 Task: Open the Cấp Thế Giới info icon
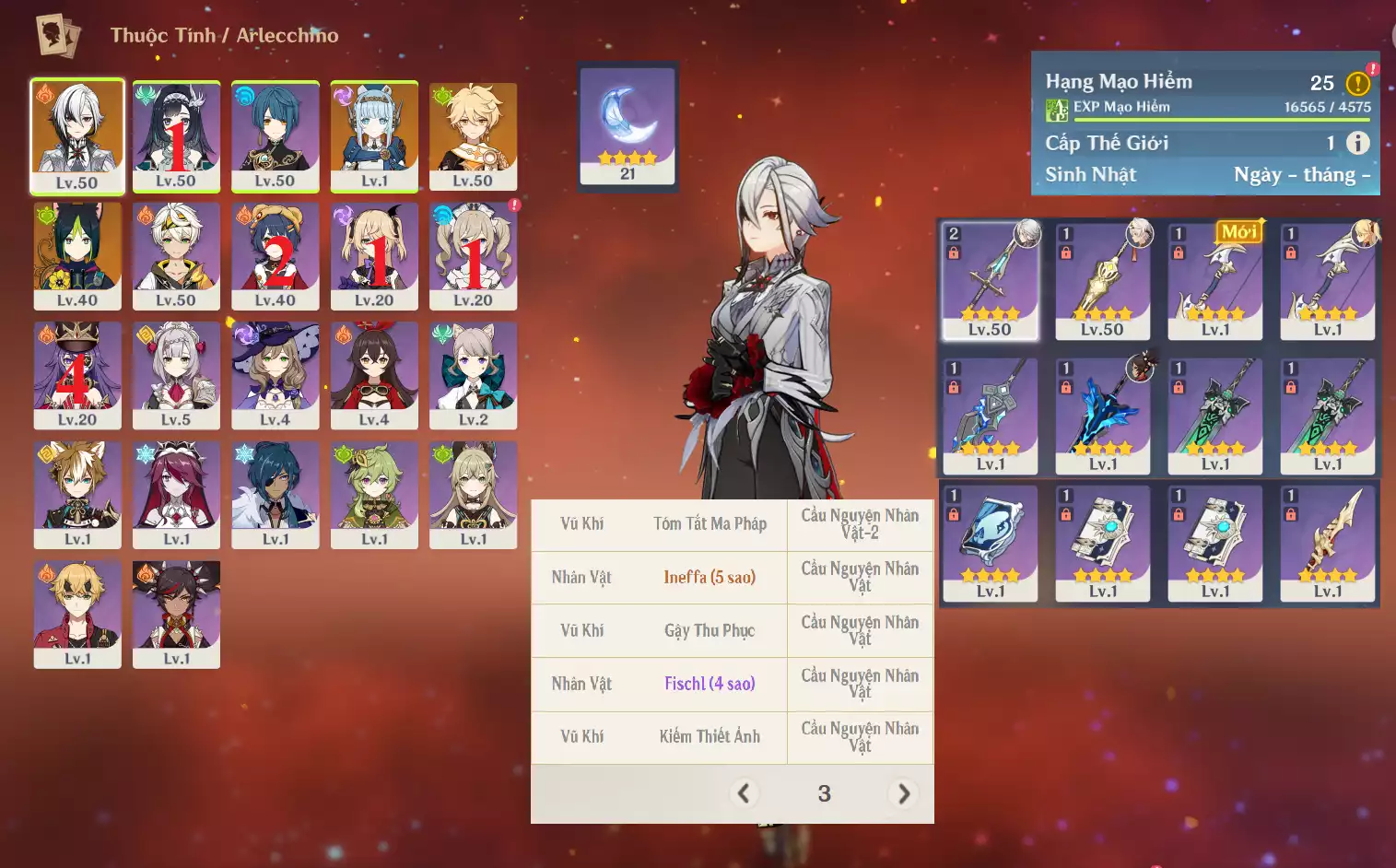tap(1357, 143)
